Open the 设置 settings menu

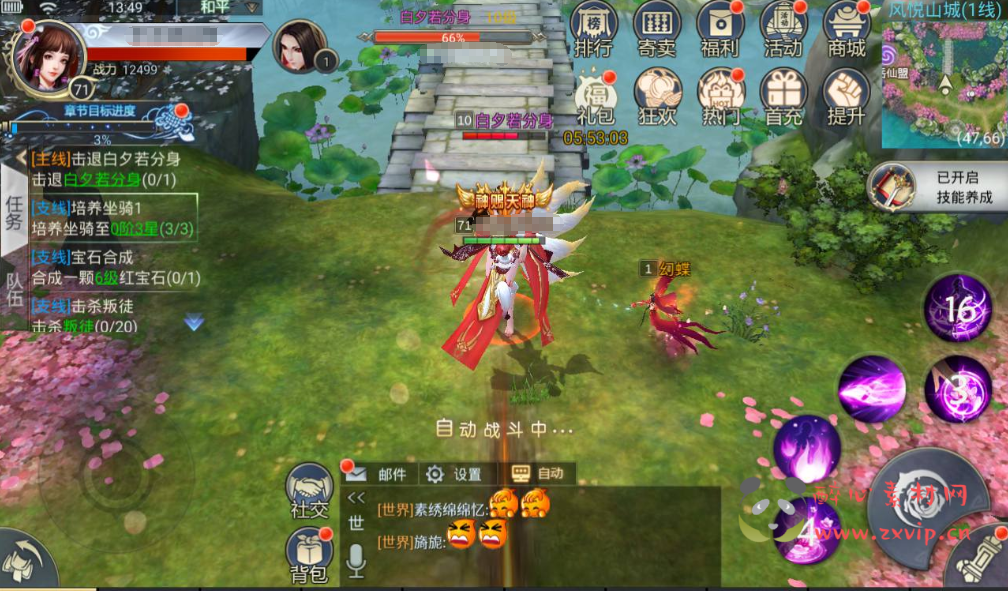[x=455, y=474]
